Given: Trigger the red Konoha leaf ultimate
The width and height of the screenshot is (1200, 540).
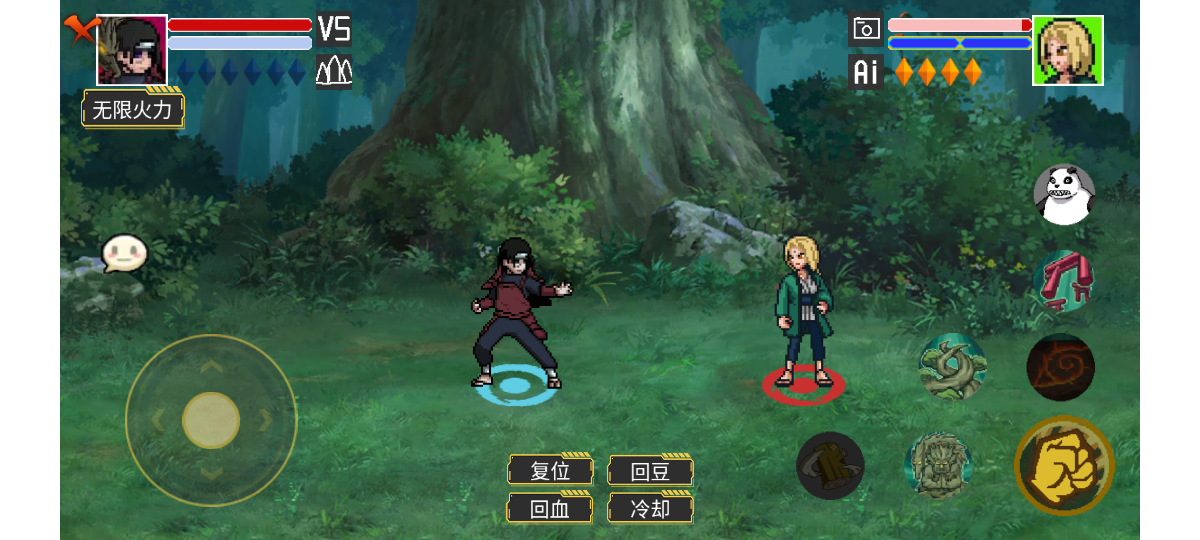Looking at the screenshot, I should (1060, 367).
